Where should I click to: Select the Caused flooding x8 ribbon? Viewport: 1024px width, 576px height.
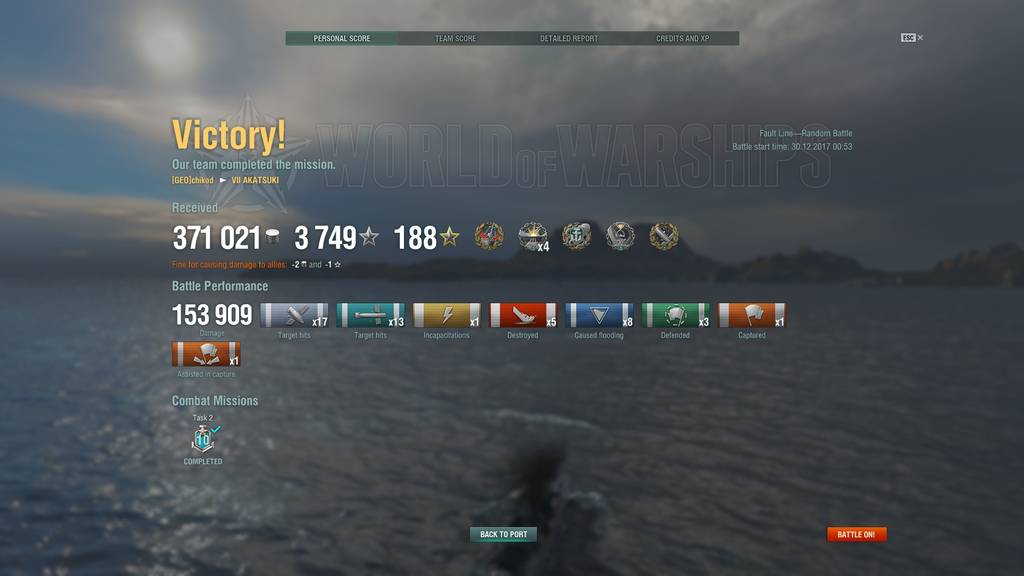click(x=599, y=316)
